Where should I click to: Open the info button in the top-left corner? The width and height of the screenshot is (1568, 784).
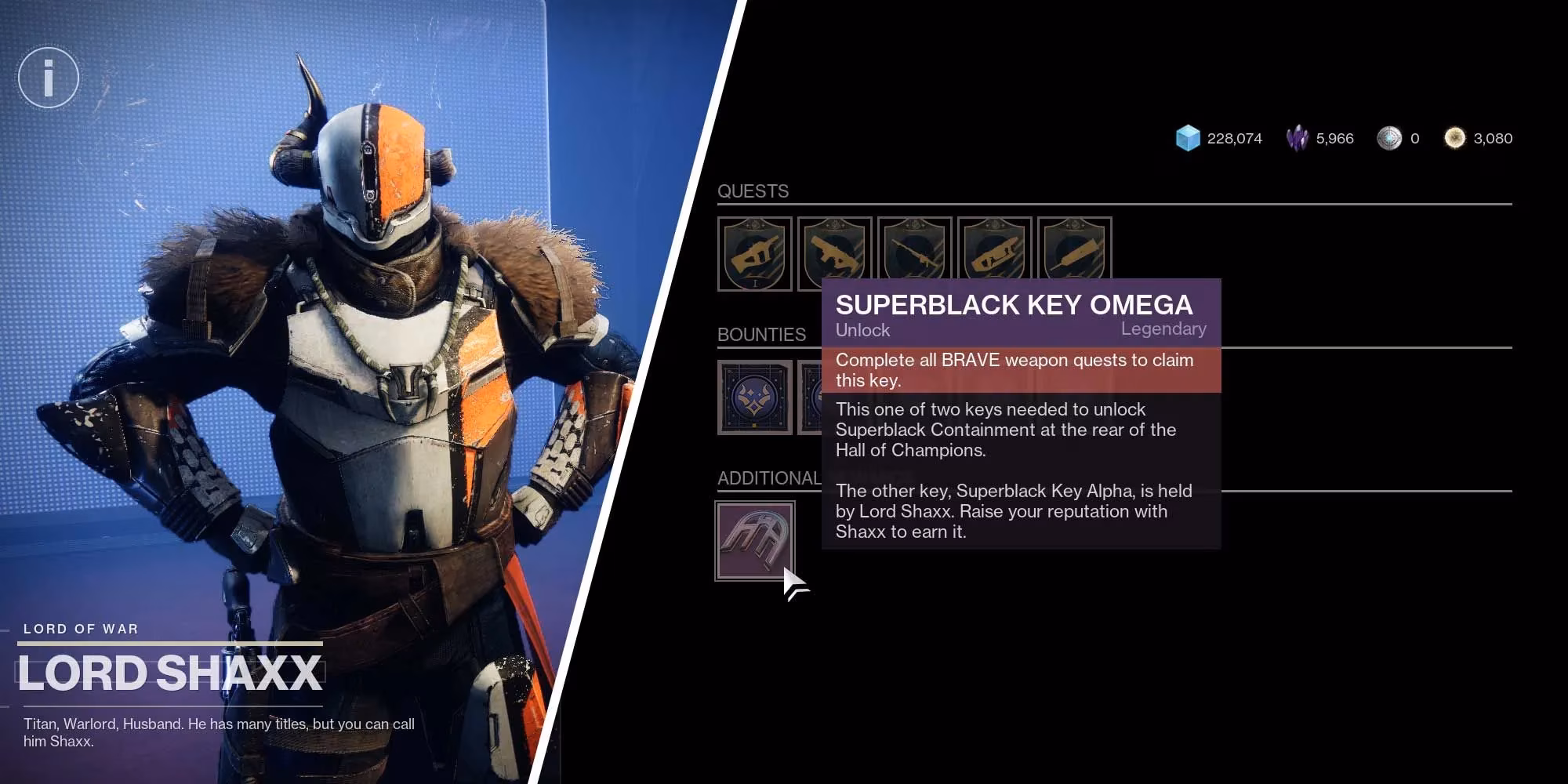coord(48,78)
